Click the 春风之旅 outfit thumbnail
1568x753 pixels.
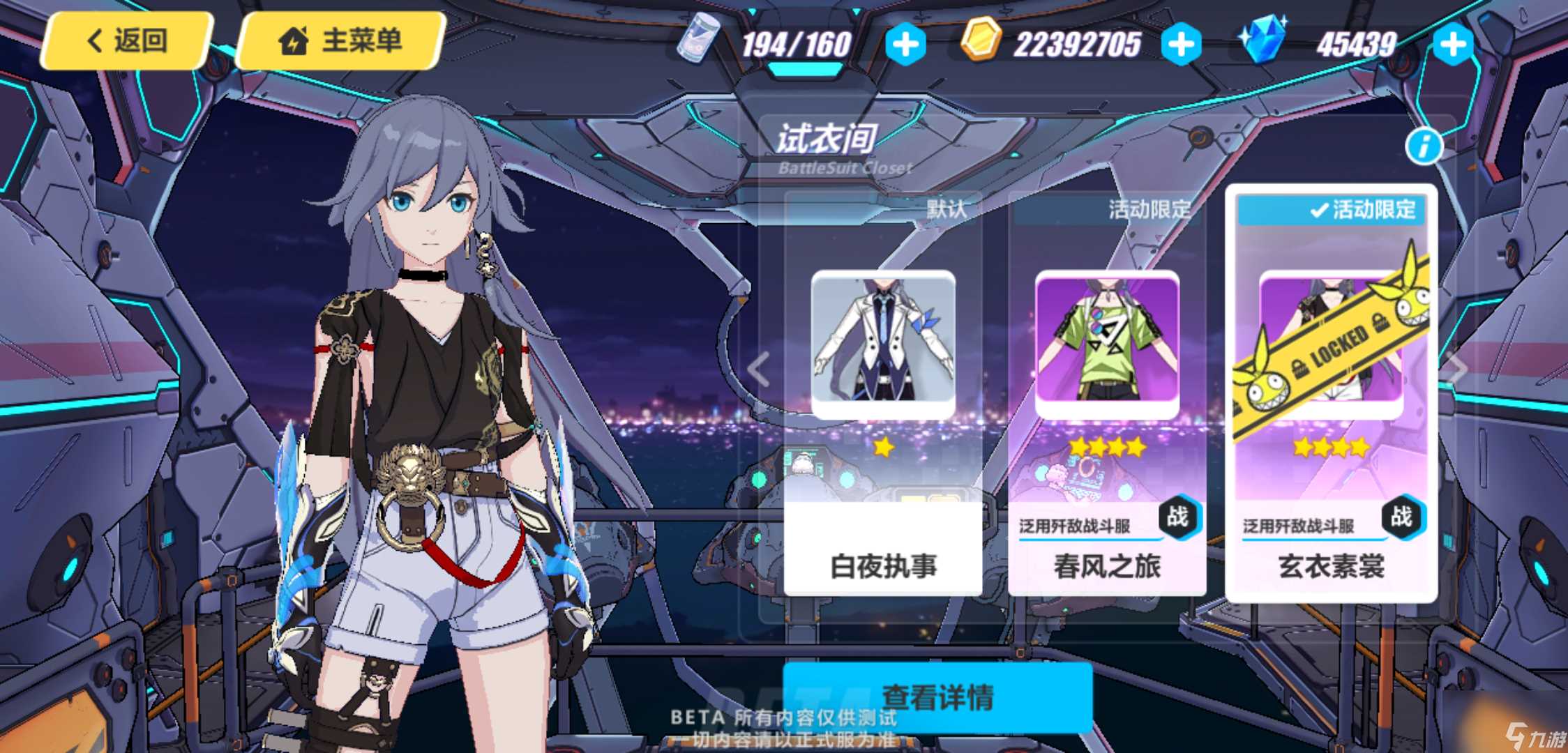pyautogui.click(x=1108, y=342)
